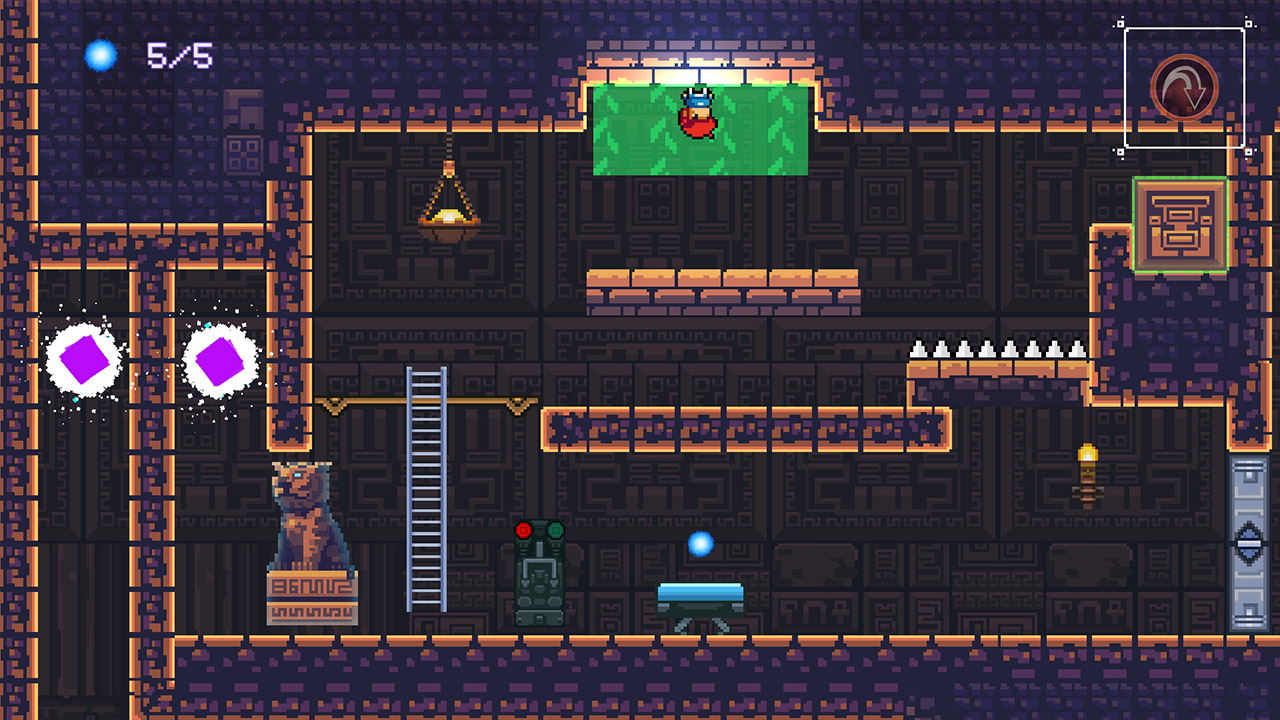Click the ladder in the center area
The image size is (1280, 720).
426,490
